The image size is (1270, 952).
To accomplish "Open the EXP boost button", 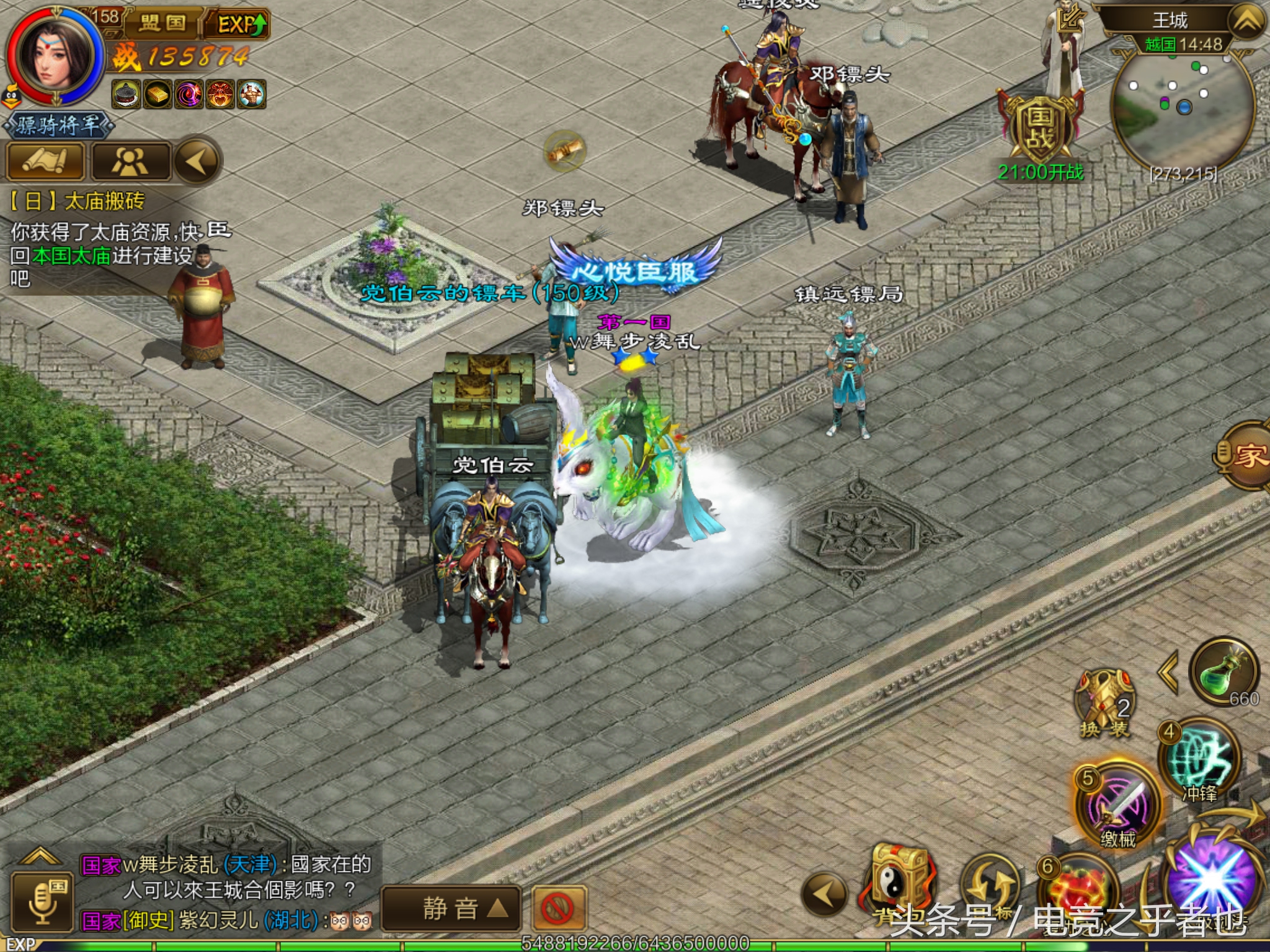I will [x=241, y=25].
